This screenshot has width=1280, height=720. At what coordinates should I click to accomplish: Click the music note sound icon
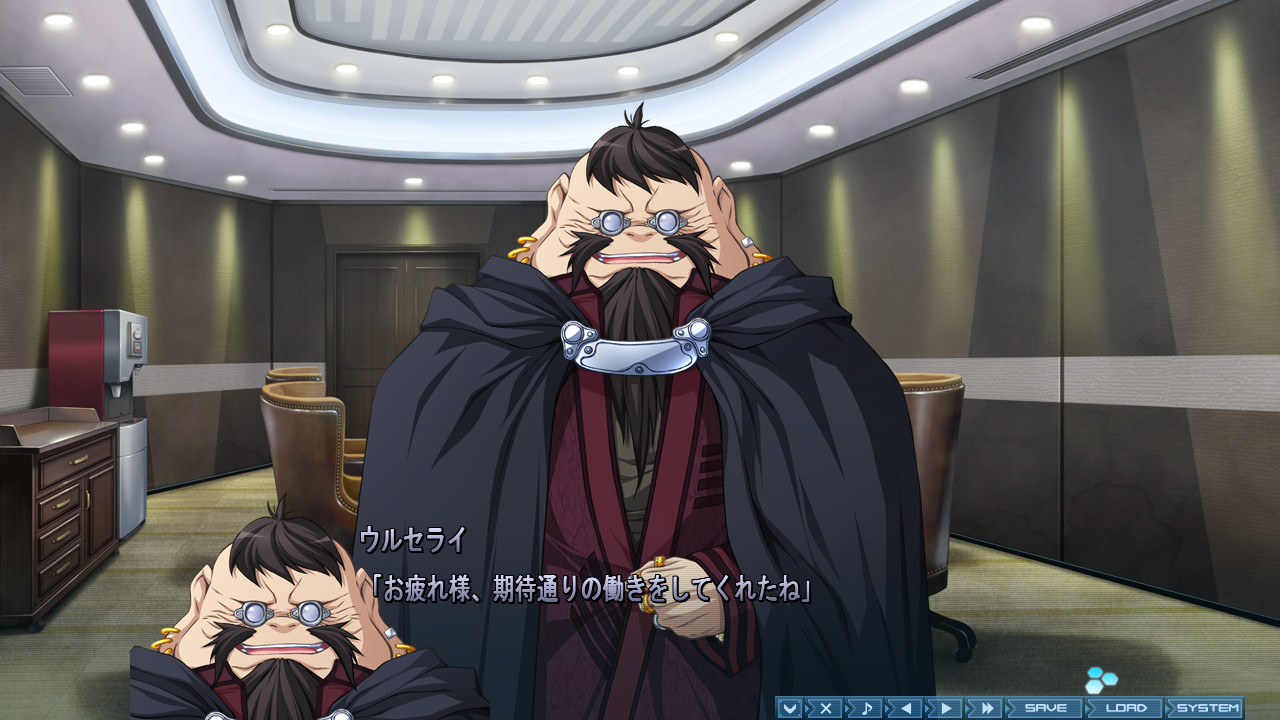(x=866, y=707)
